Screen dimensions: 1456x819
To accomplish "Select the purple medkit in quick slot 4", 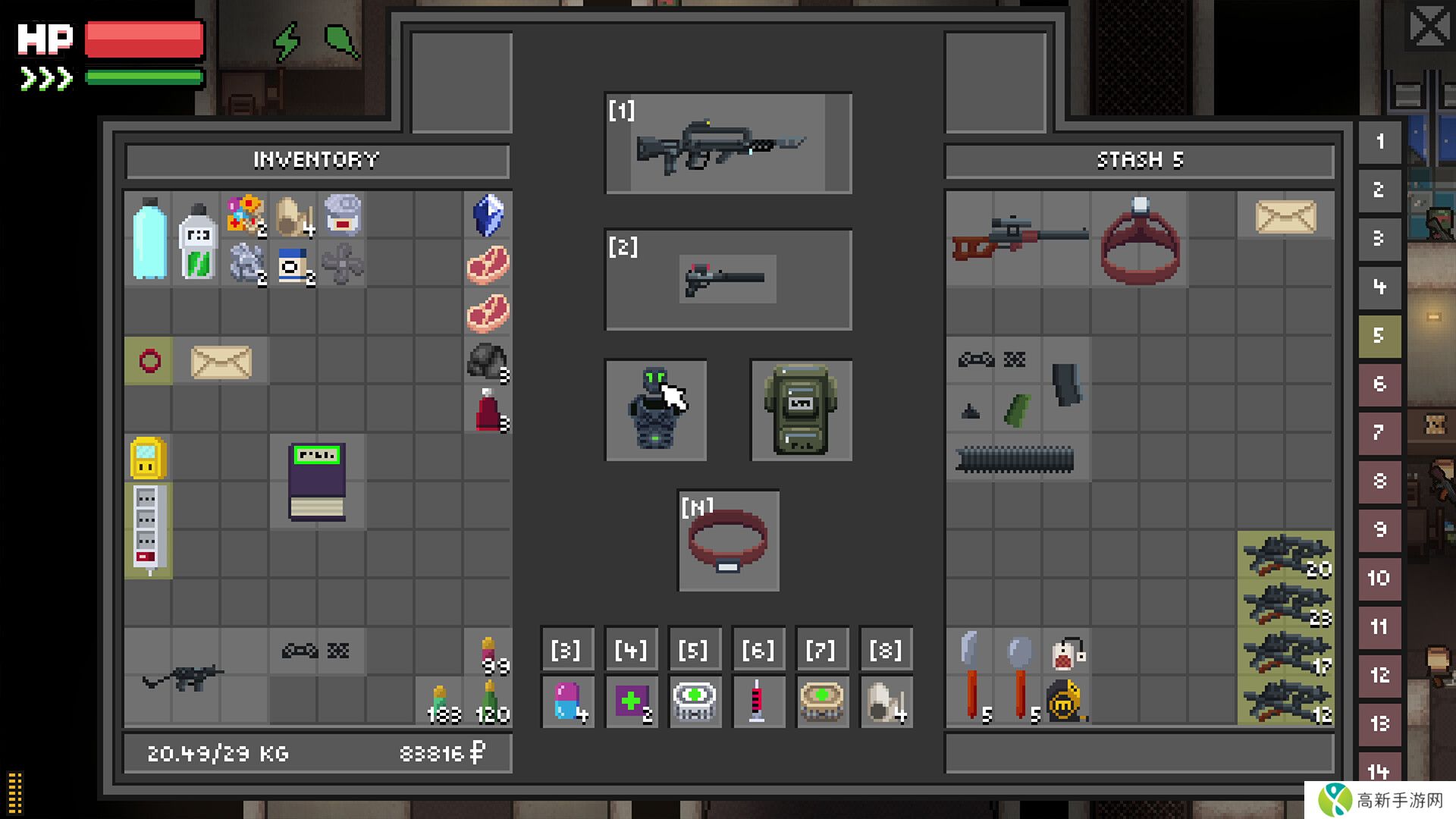I will pos(631,701).
